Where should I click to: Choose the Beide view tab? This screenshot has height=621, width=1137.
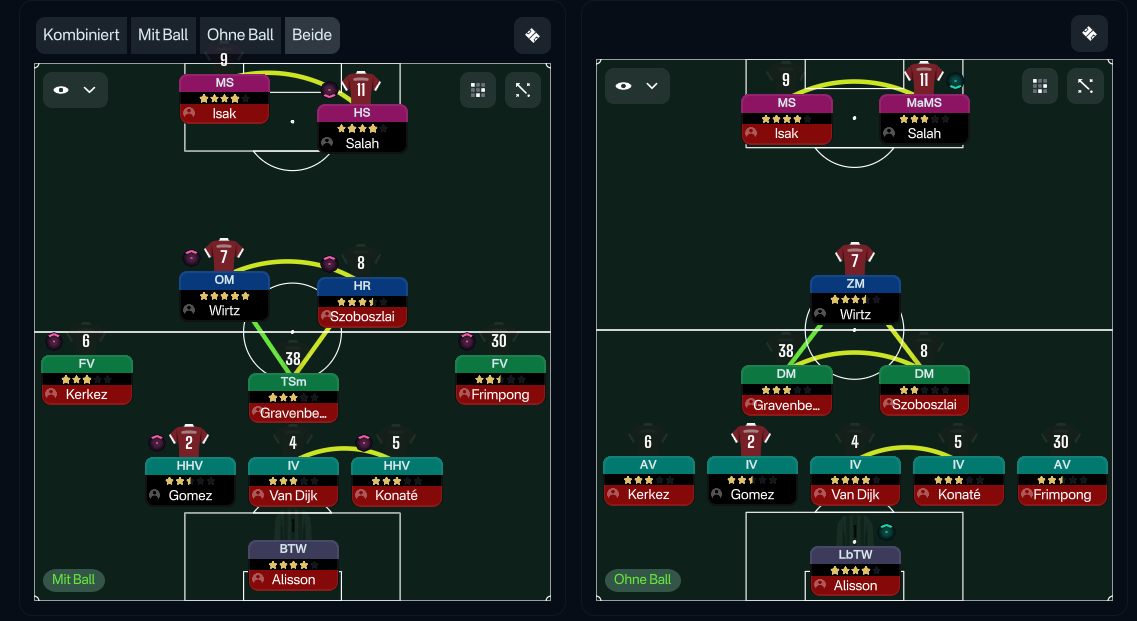(x=312, y=35)
